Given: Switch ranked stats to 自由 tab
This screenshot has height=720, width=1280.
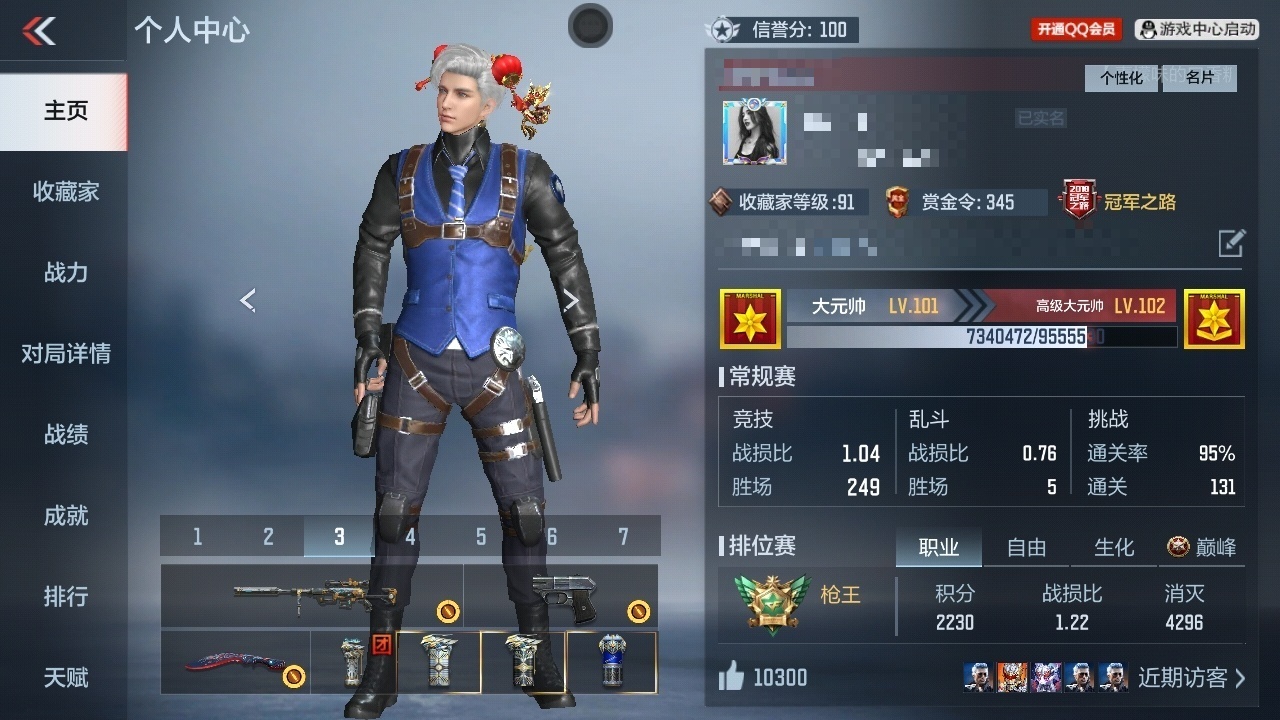Looking at the screenshot, I should coord(1026,547).
